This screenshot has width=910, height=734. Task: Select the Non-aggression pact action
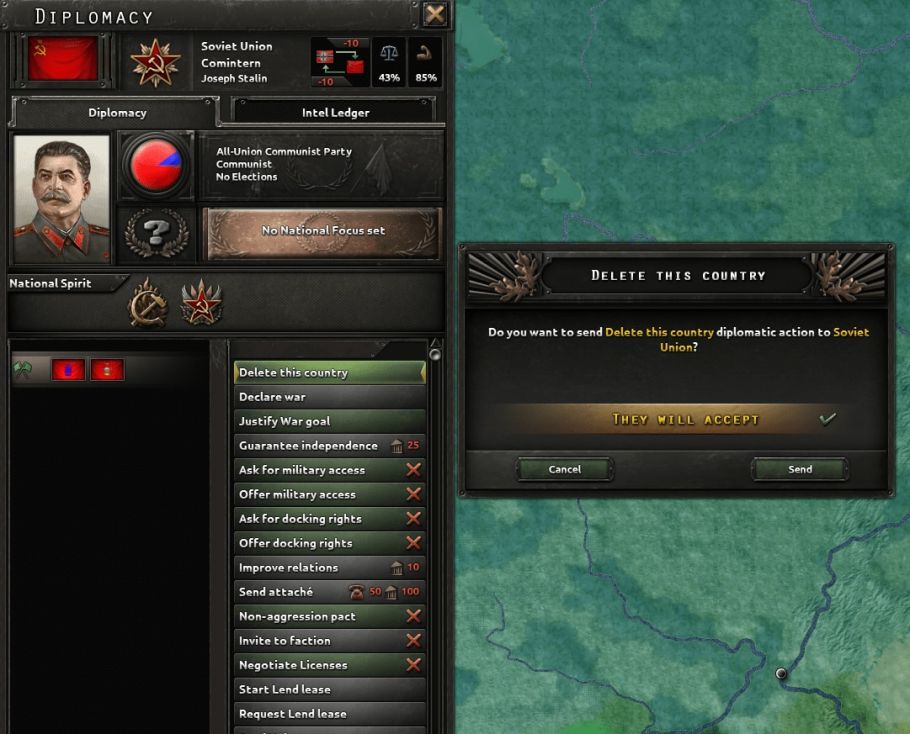(329, 616)
